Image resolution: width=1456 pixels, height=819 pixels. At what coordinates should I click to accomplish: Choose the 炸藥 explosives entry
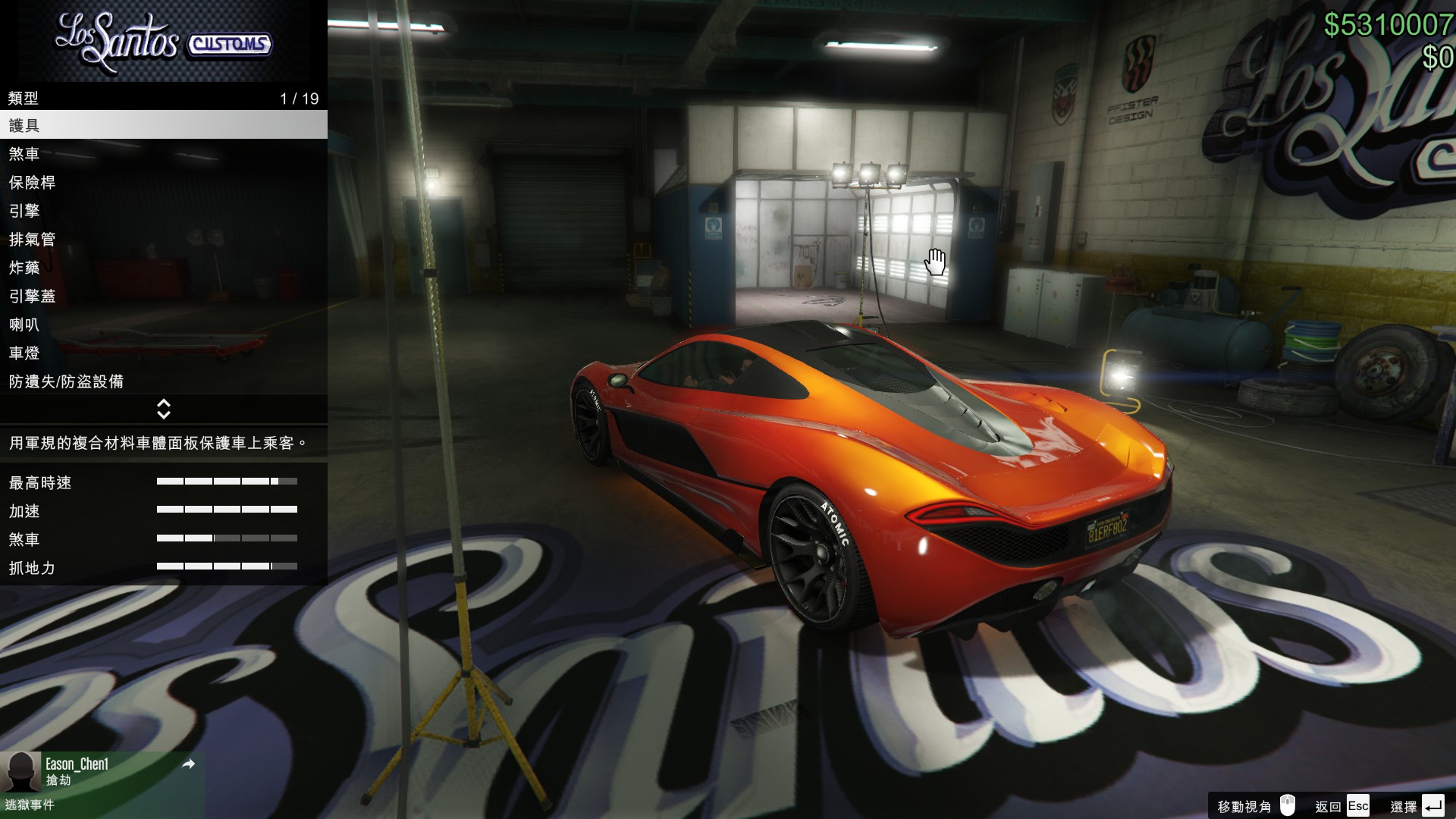coord(163,268)
